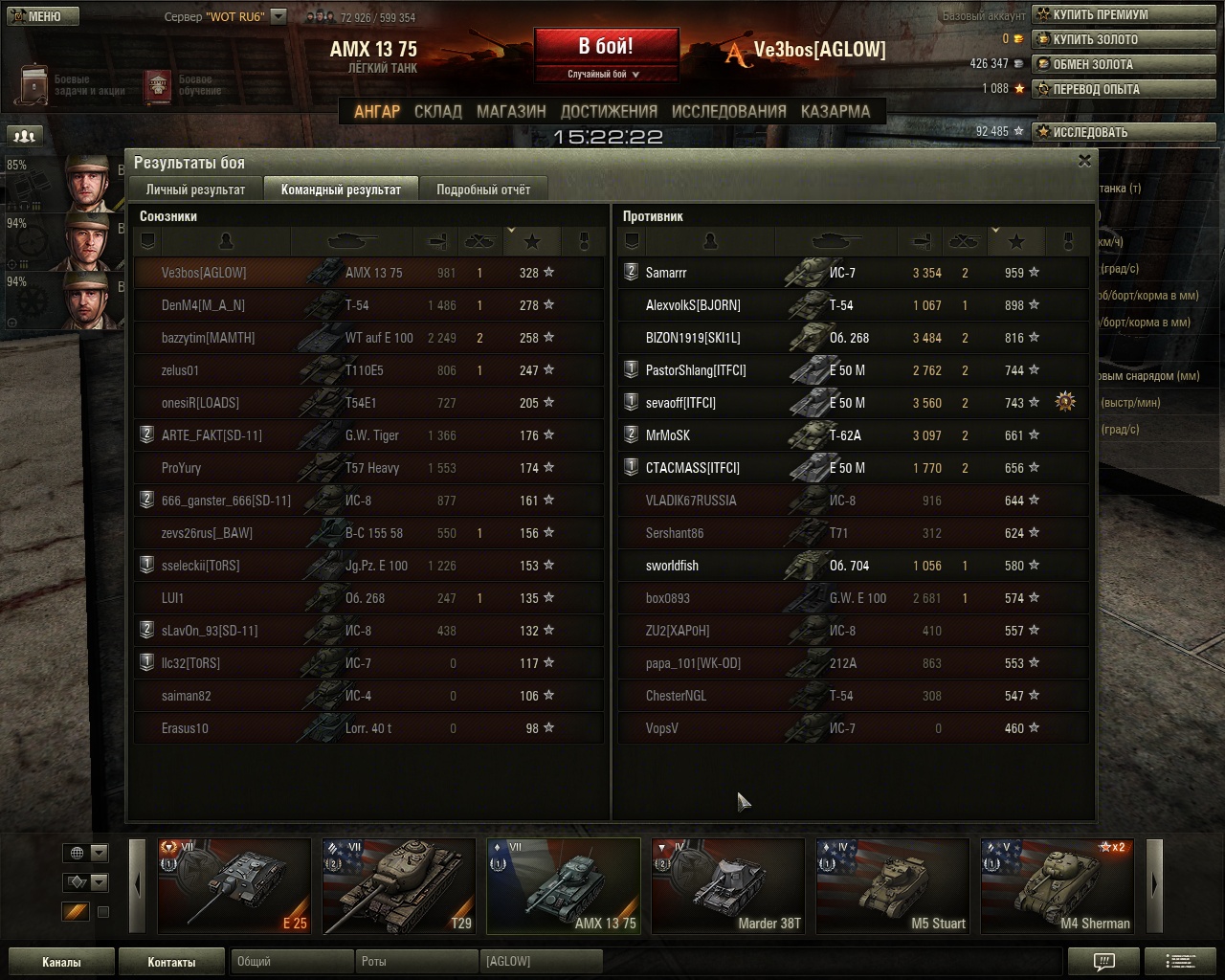Show the Личный результат tab
The image size is (1225, 980).
(195, 189)
